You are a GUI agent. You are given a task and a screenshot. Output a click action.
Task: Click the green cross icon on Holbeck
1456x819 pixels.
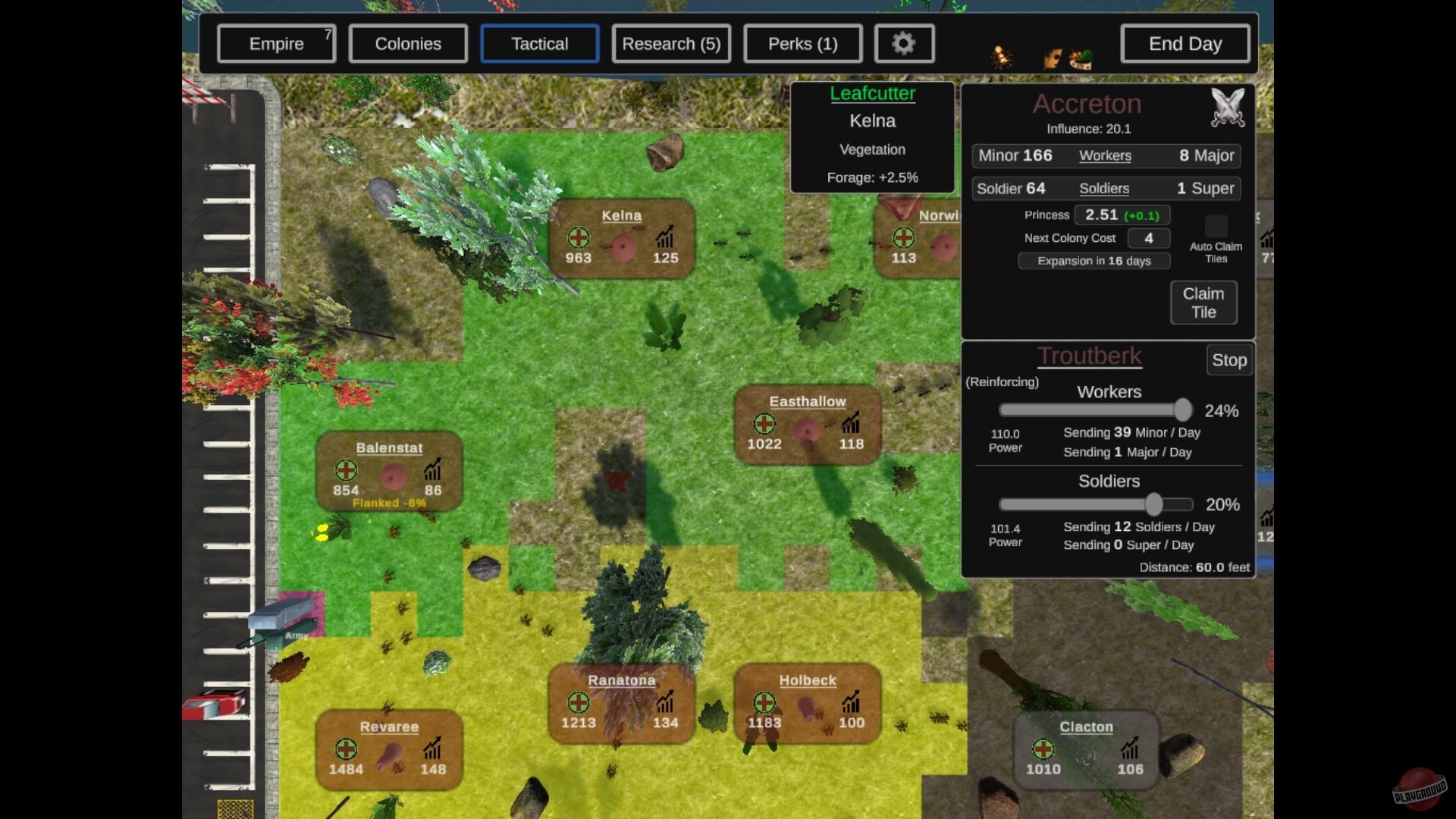pos(764,702)
